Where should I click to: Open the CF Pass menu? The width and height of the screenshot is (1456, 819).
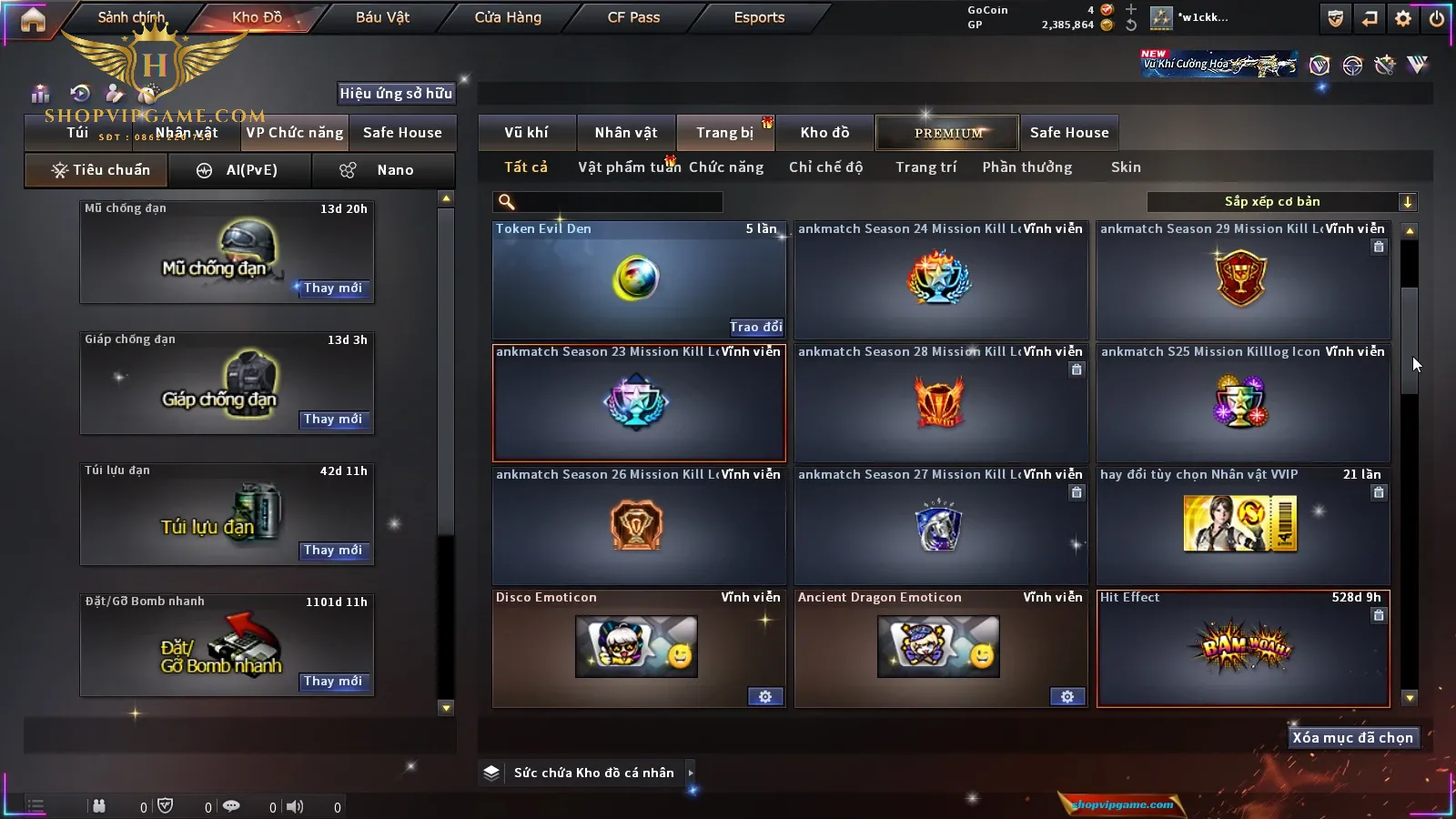pyautogui.click(x=633, y=17)
